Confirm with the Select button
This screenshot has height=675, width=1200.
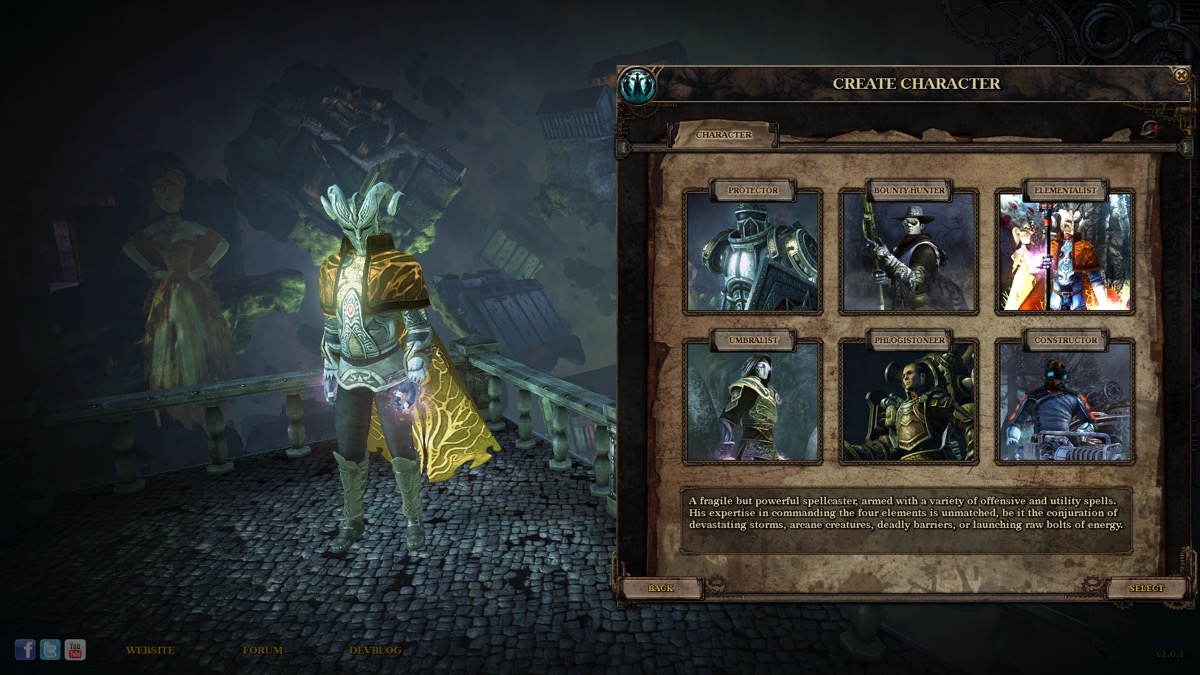[1147, 588]
